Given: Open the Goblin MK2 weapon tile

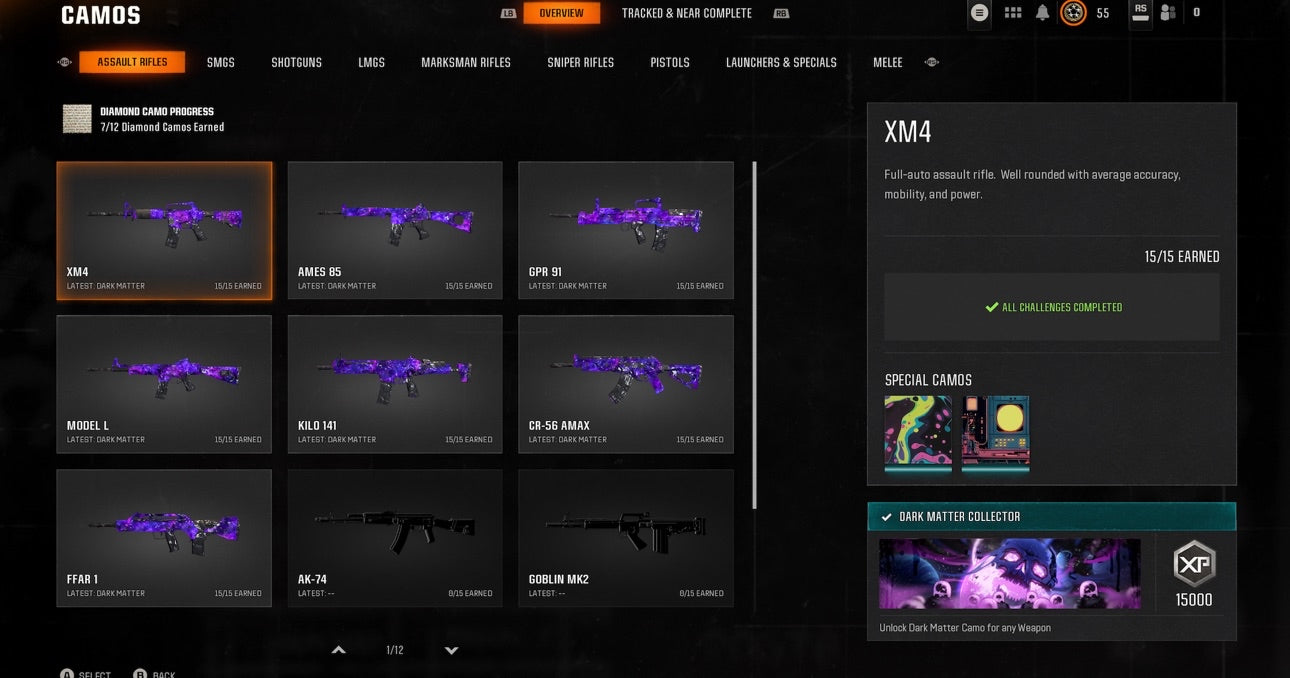Looking at the screenshot, I should [626, 538].
